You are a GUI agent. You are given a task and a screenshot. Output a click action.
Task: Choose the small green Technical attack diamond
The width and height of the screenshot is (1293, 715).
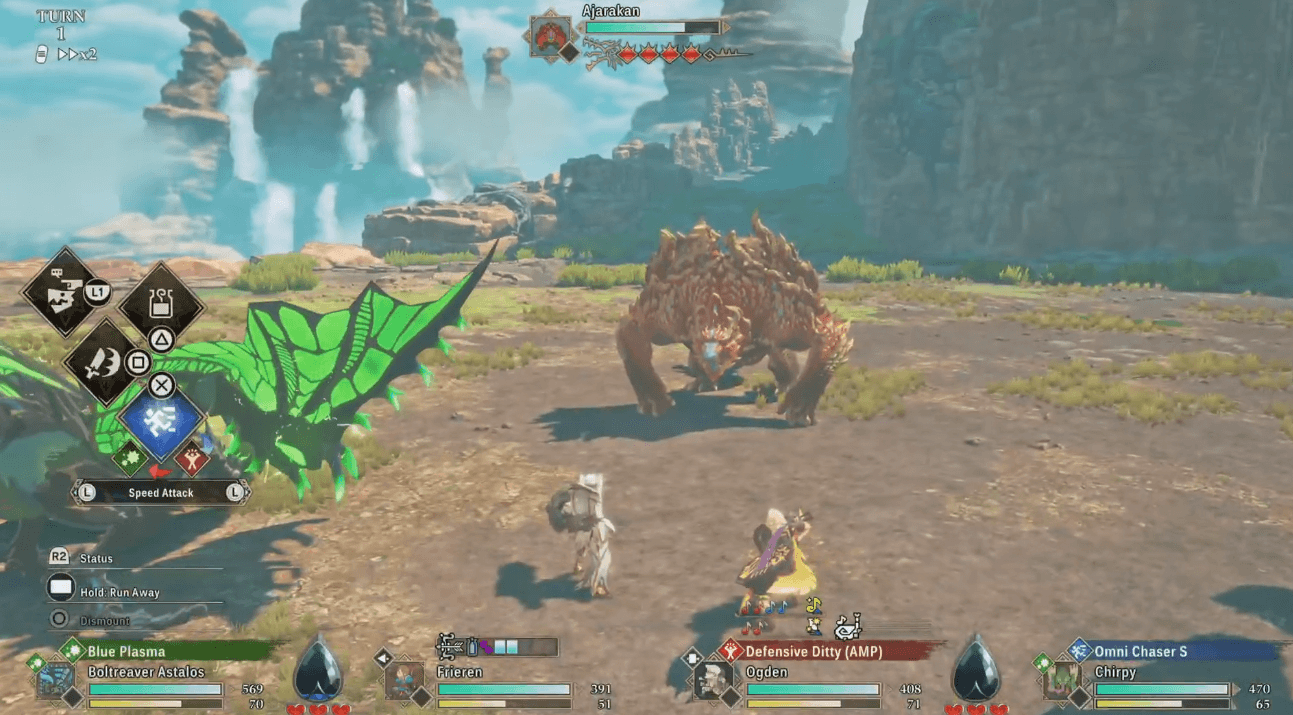[129, 459]
